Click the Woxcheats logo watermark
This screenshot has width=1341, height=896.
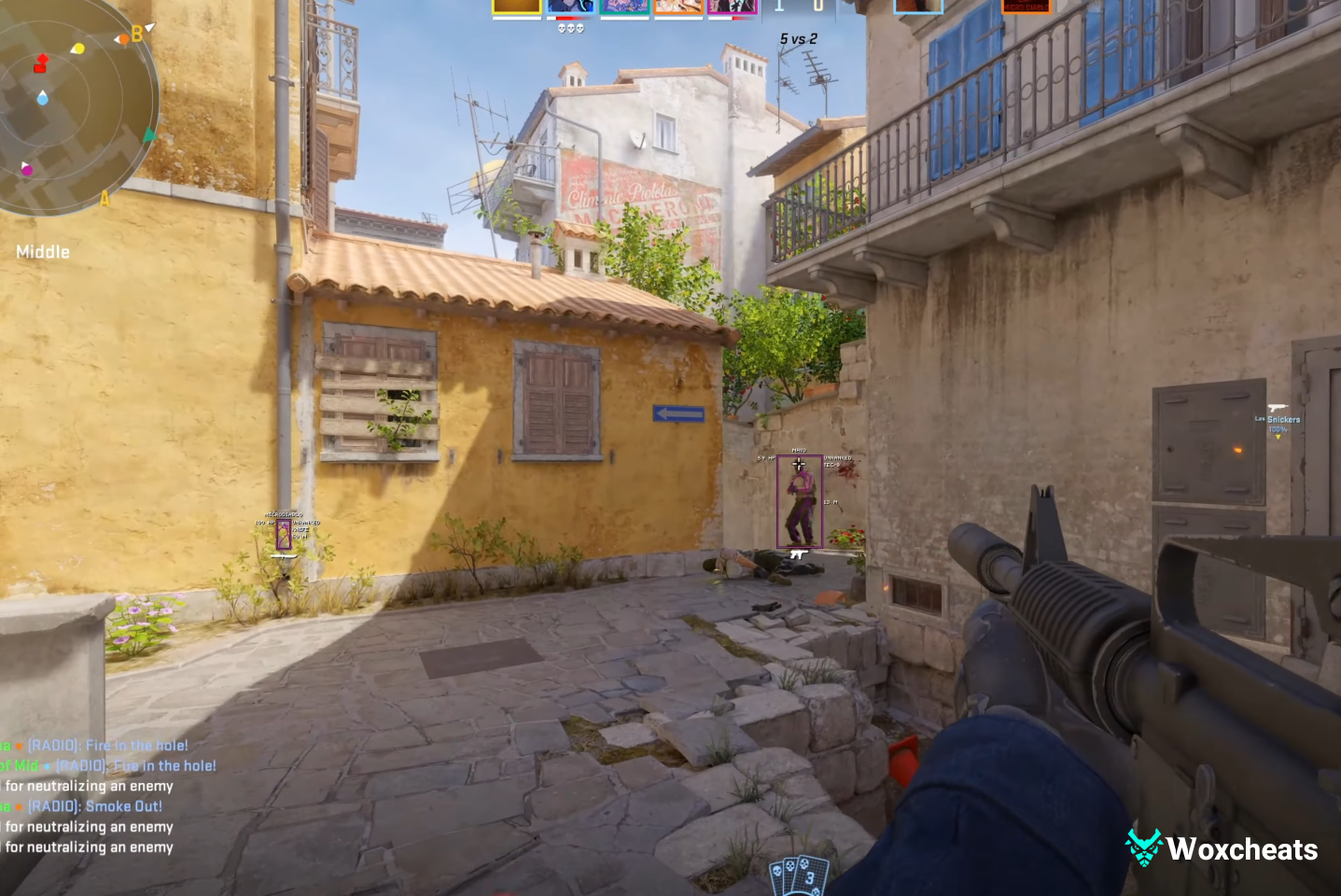tap(1222, 848)
